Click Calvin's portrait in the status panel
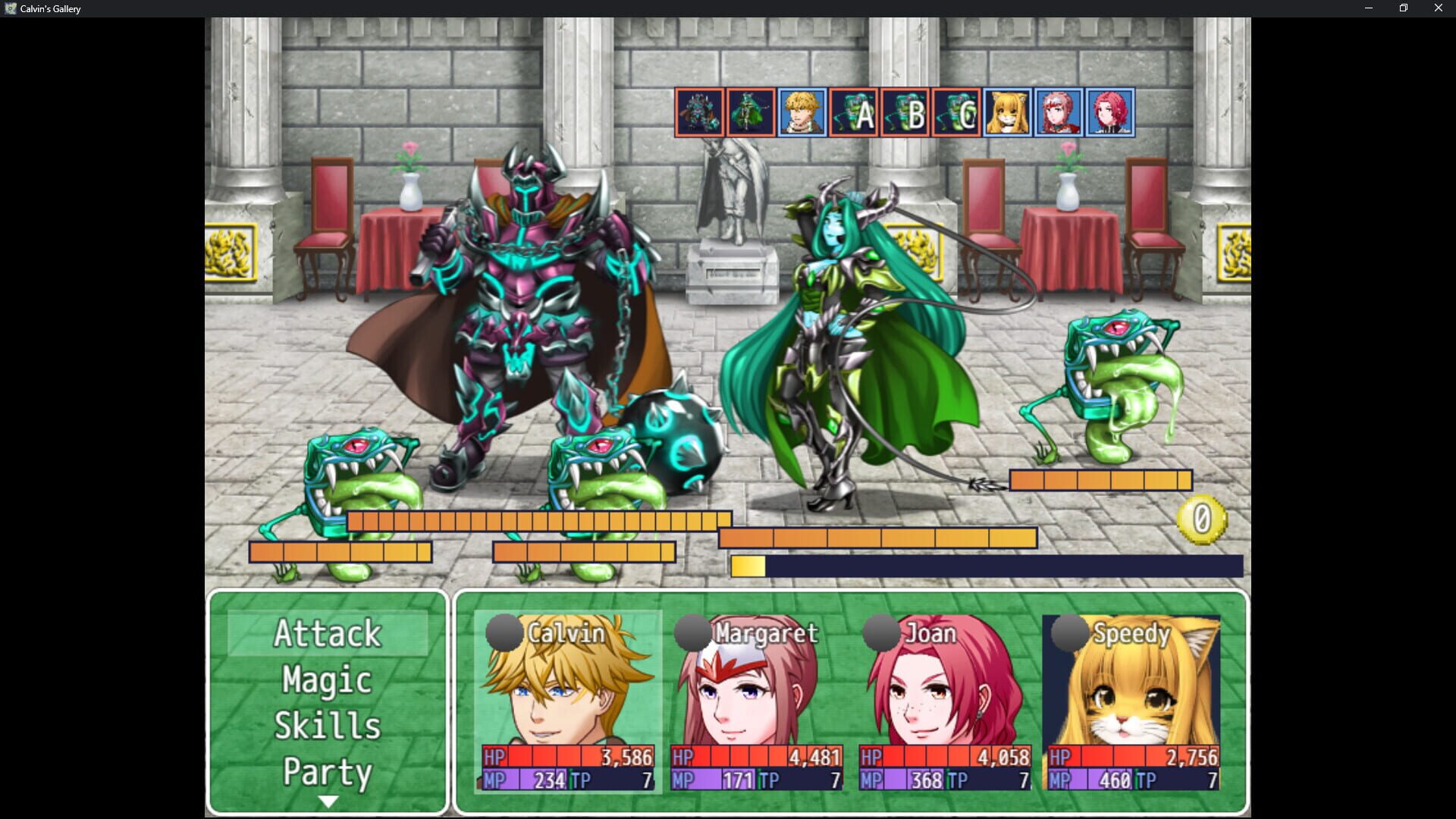The width and height of the screenshot is (1456, 819). click(x=569, y=682)
